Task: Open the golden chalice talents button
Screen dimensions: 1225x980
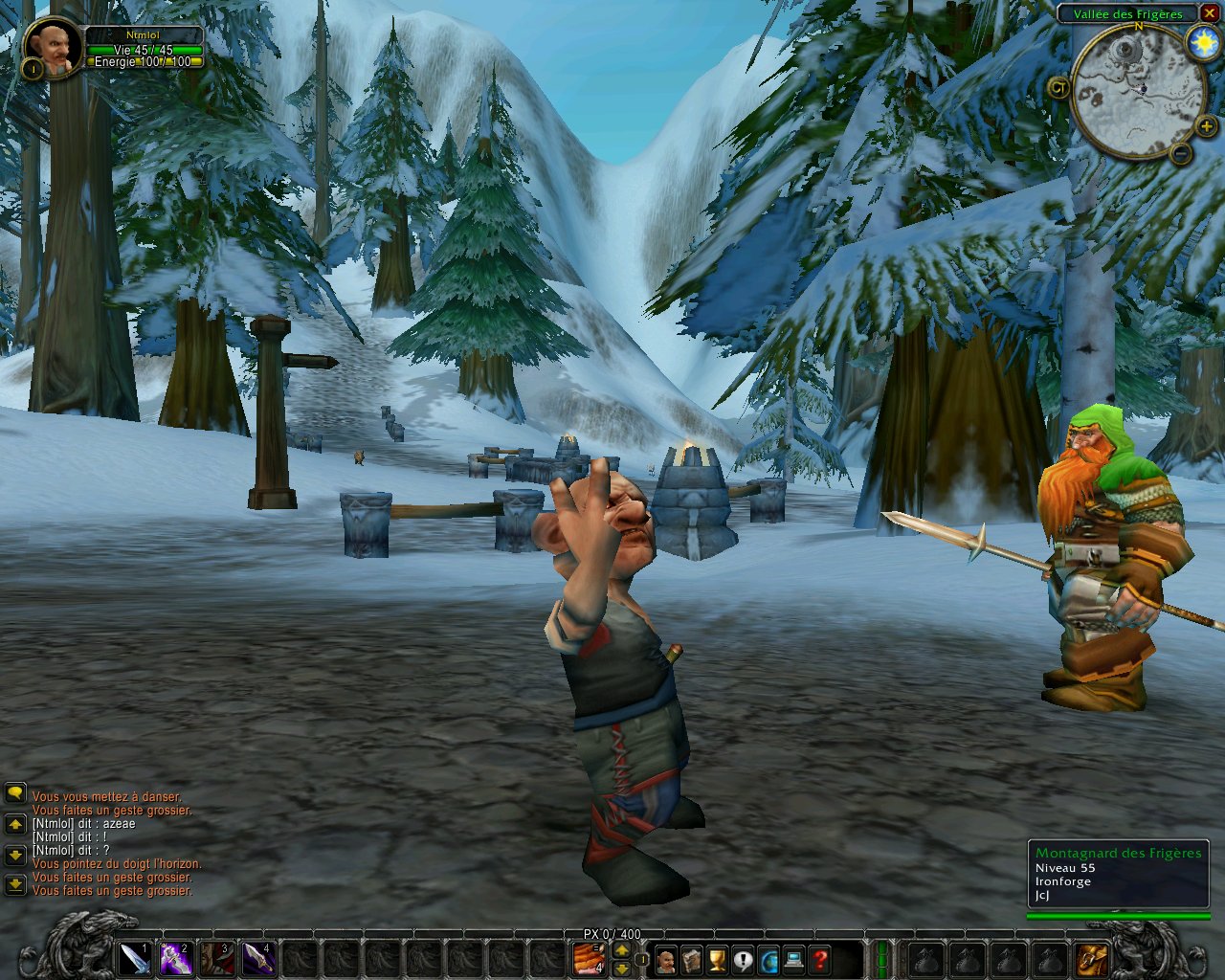Action: point(717,959)
